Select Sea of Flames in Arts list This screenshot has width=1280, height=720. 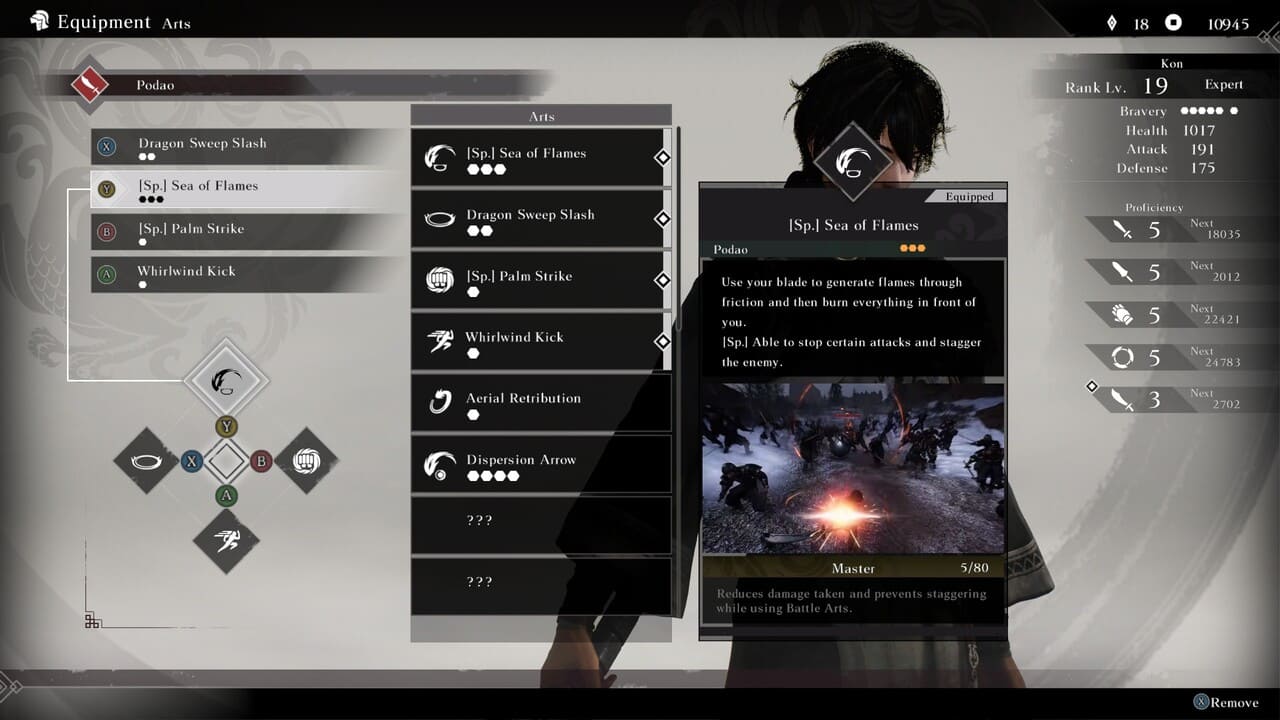coord(540,158)
